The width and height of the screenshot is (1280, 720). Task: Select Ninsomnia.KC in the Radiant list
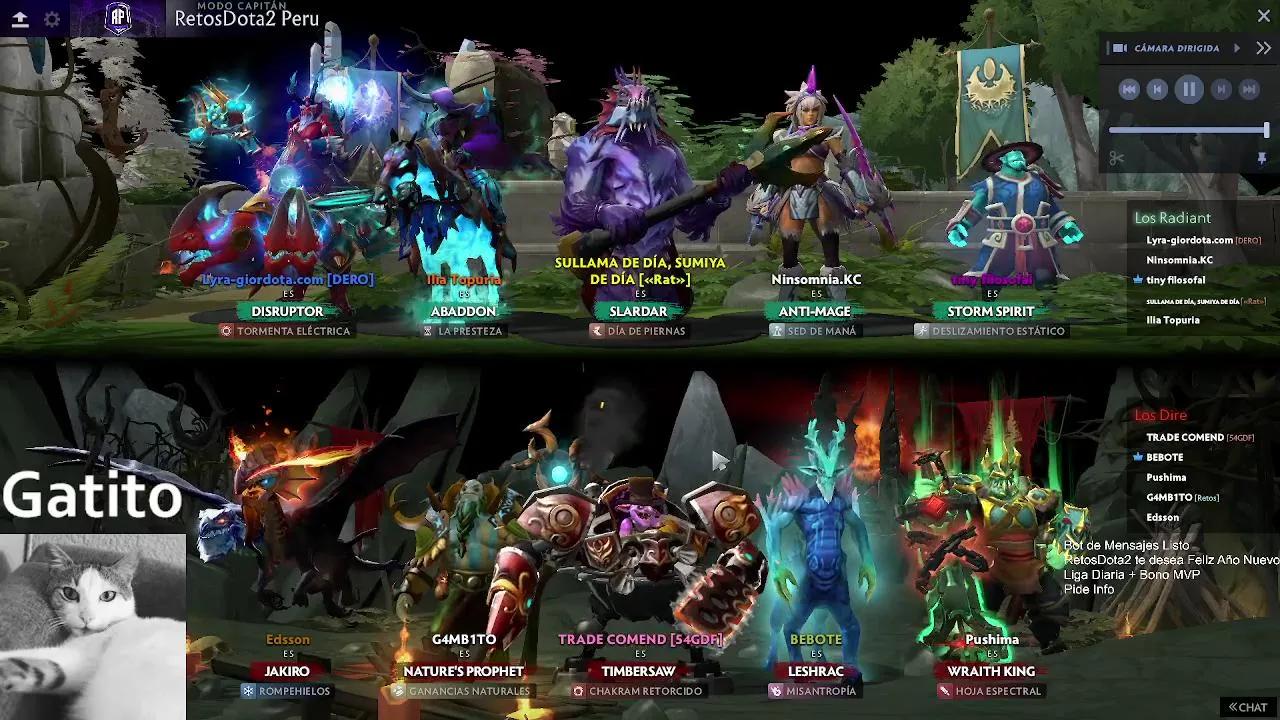1179,260
